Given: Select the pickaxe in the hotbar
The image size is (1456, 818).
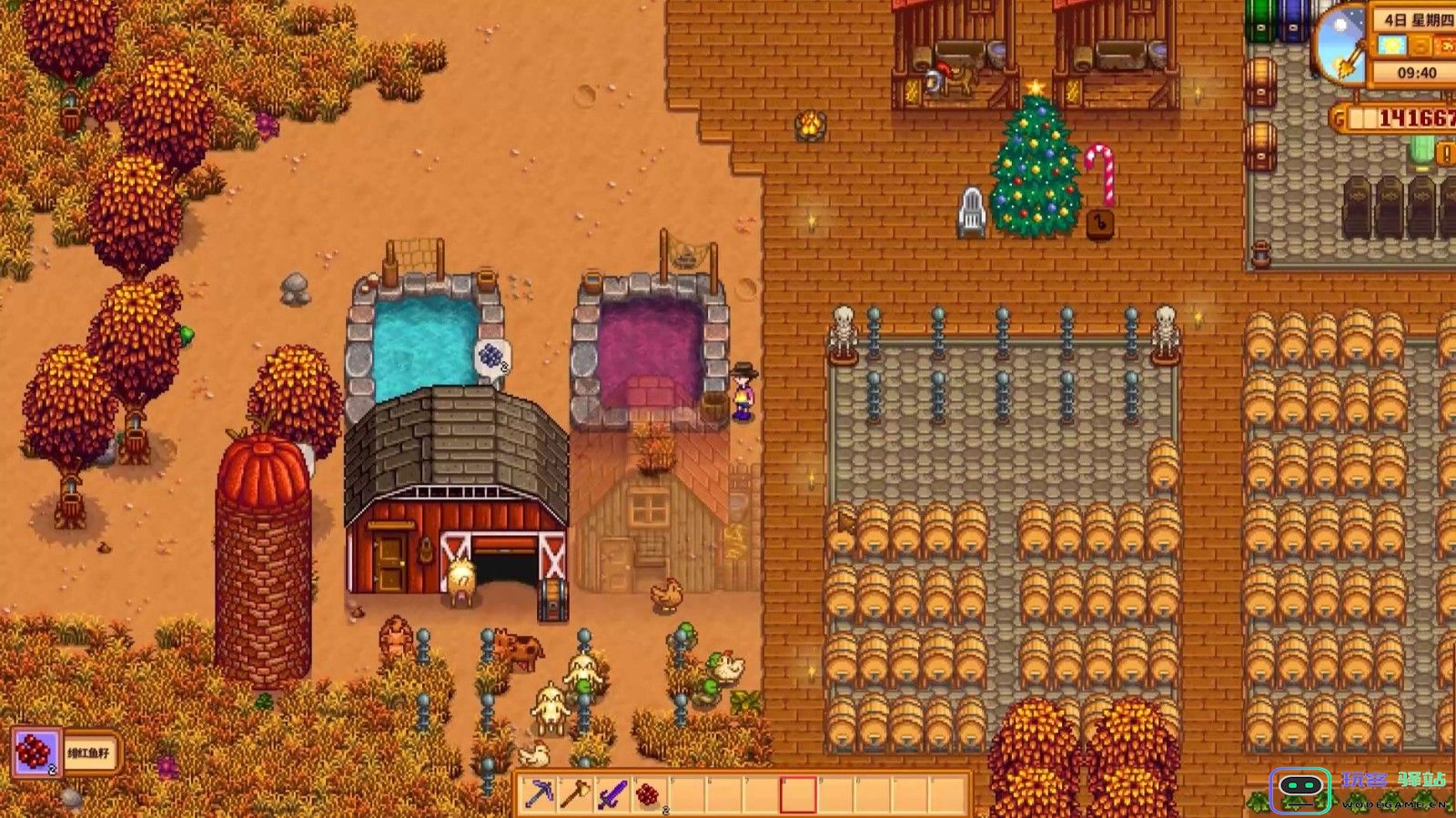Looking at the screenshot, I should pyautogui.click(x=539, y=794).
